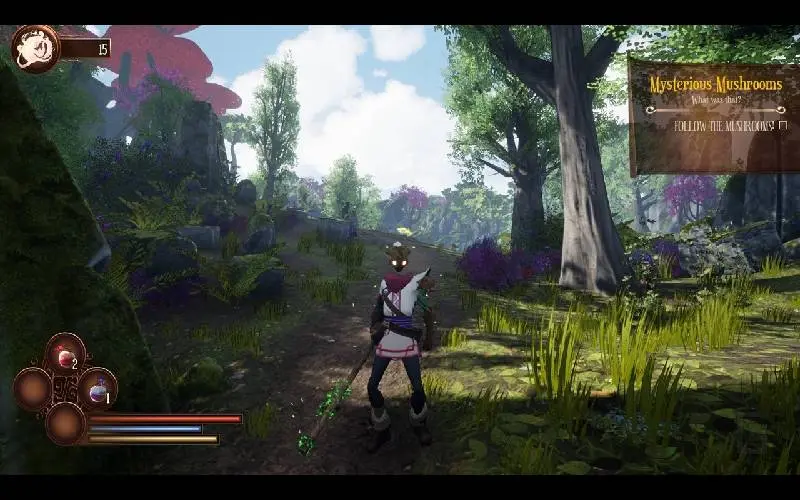Open the Mysterious Mushrooms quest tracker

click(x=714, y=85)
